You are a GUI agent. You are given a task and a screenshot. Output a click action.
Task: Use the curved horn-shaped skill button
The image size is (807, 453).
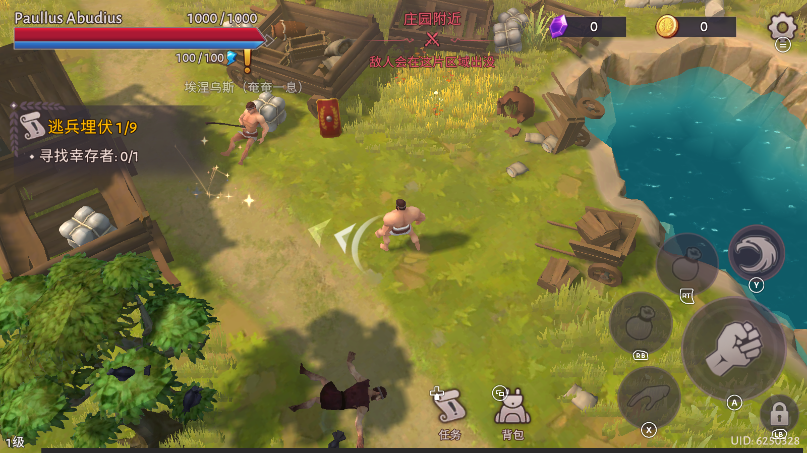click(649, 397)
